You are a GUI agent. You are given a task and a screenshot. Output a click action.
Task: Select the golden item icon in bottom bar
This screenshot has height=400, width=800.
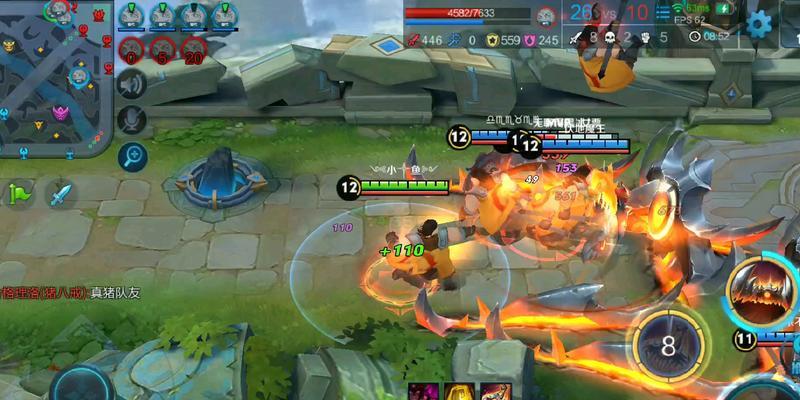459,392
